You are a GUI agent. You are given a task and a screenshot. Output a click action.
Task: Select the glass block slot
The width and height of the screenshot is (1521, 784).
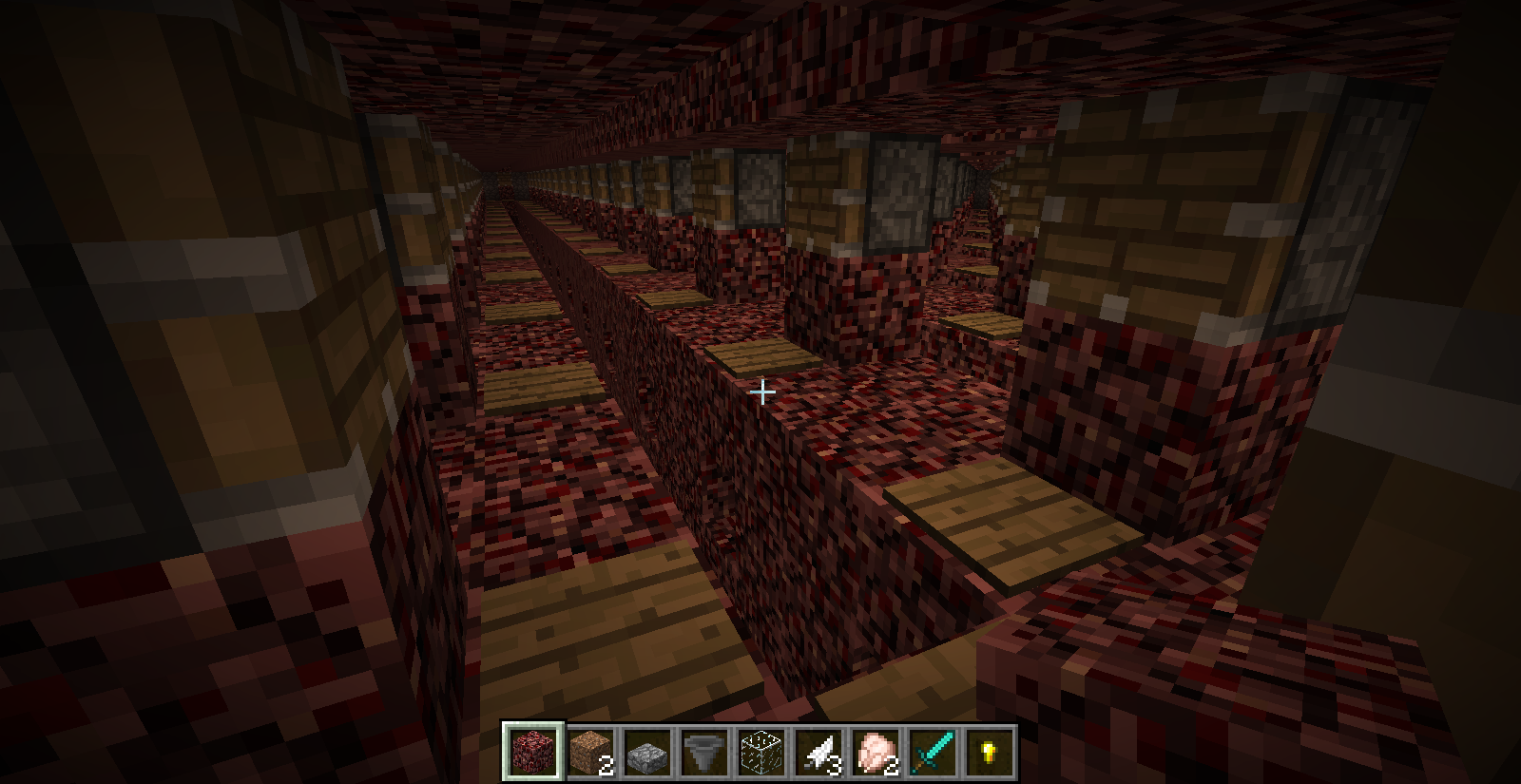click(761, 753)
